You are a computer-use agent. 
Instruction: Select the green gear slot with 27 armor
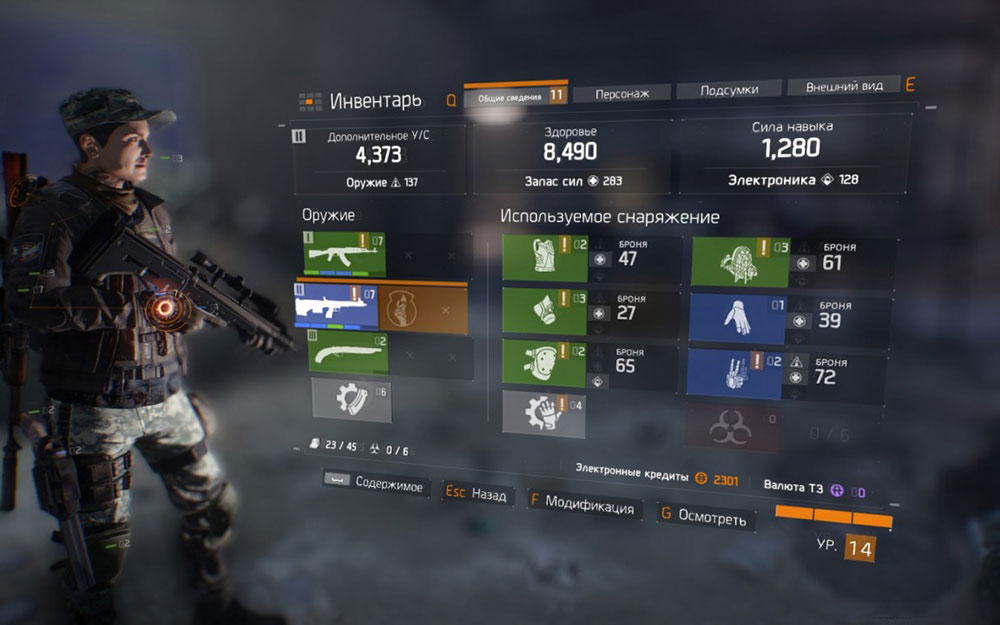coord(545,310)
